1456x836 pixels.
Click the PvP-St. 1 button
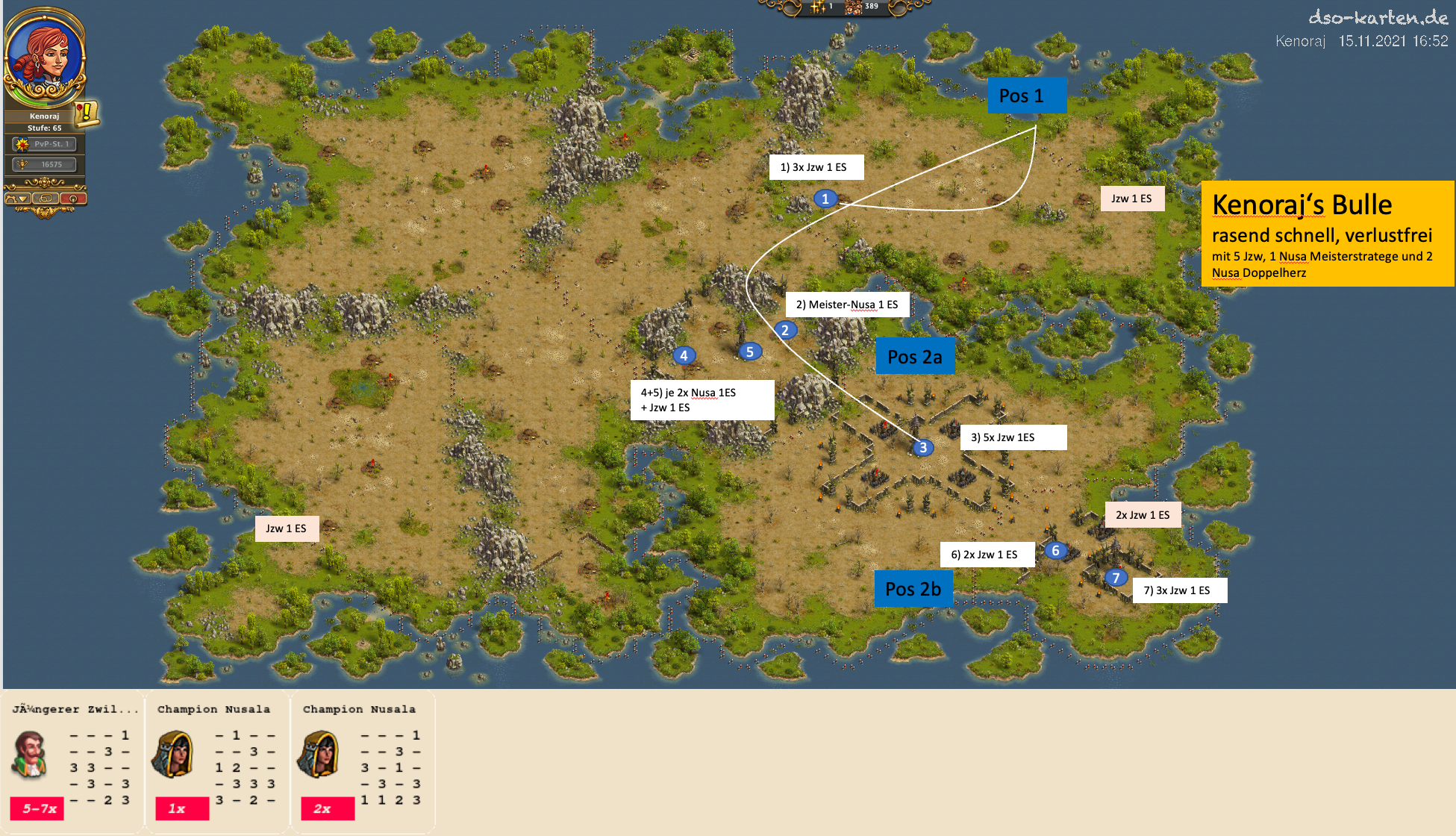point(45,144)
